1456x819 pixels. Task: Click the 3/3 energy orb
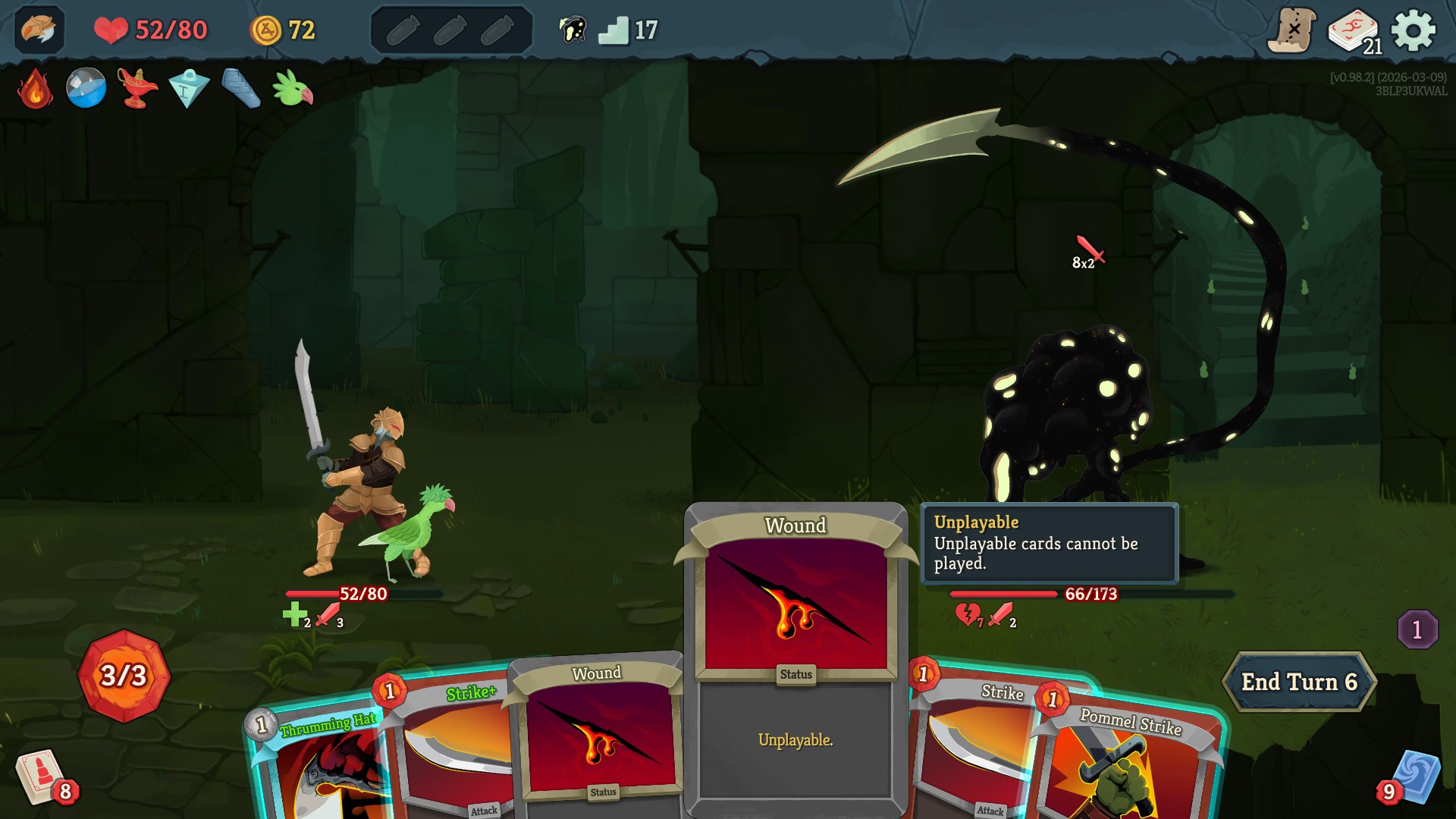pyautogui.click(x=124, y=674)
